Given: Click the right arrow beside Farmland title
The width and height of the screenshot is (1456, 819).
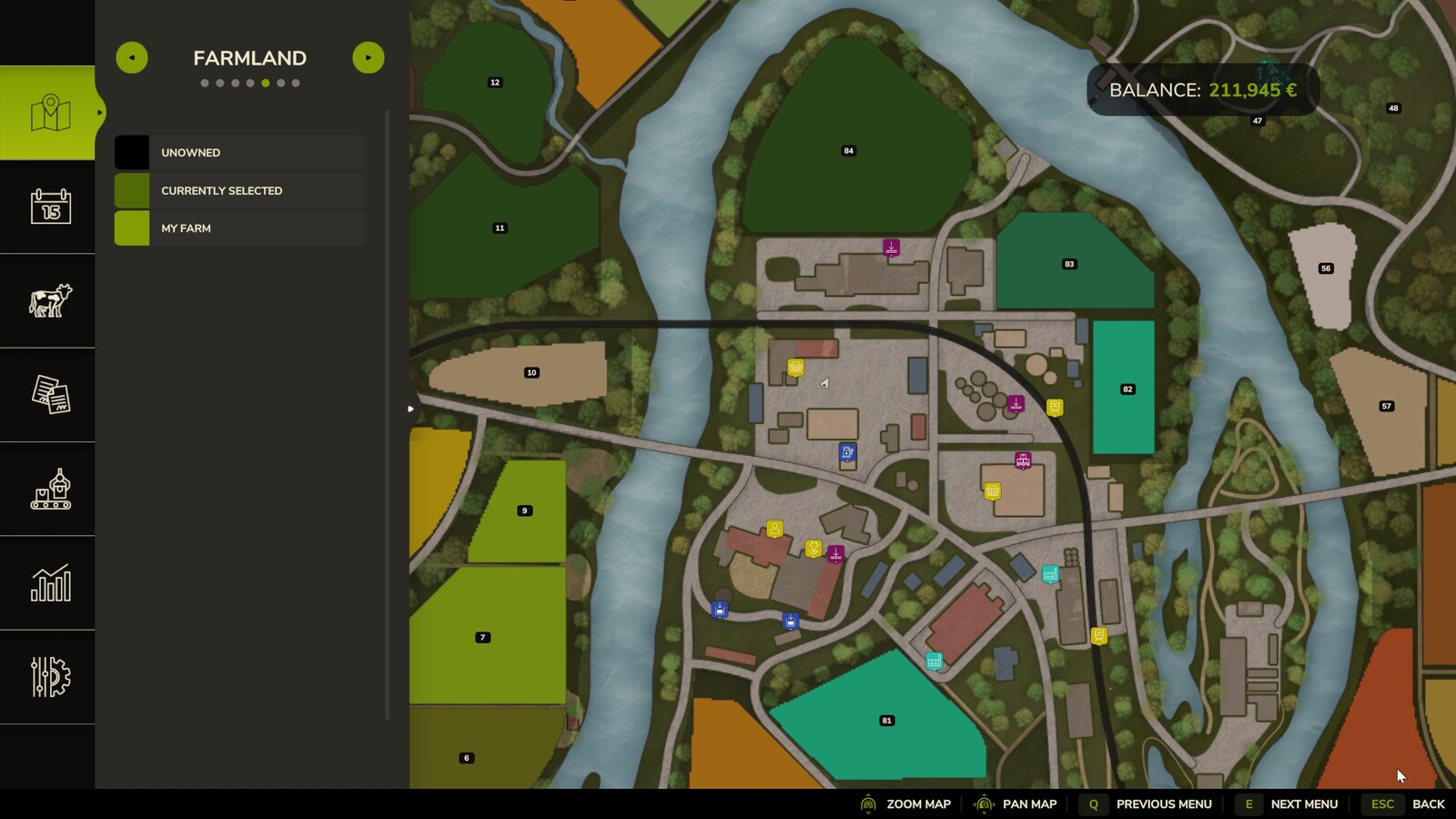Looking at the screenshot, I should tap(369, 56).
